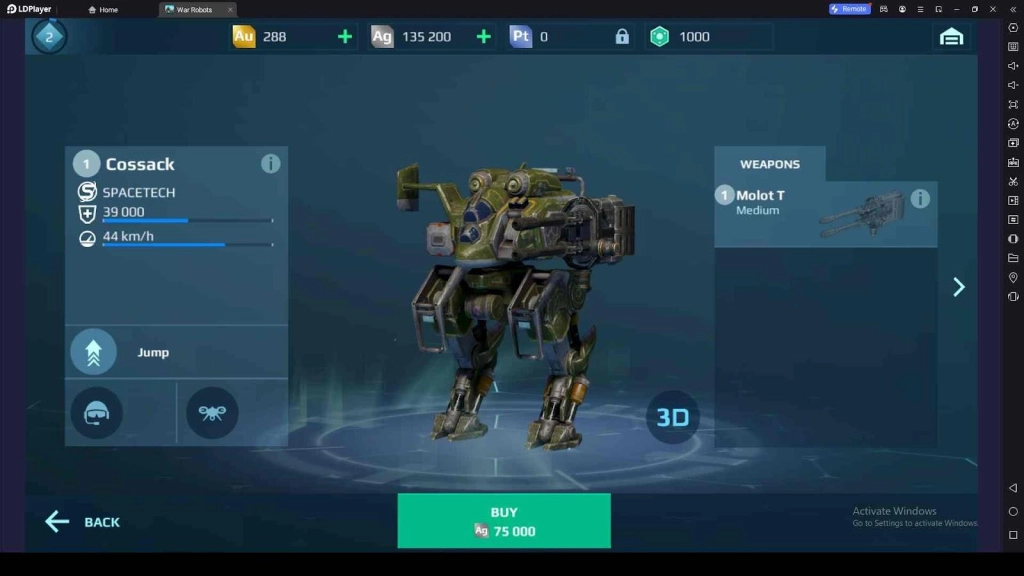Switch to the Weapons tab
This screenshot has width=1024, height=576.
pos(769,164)
